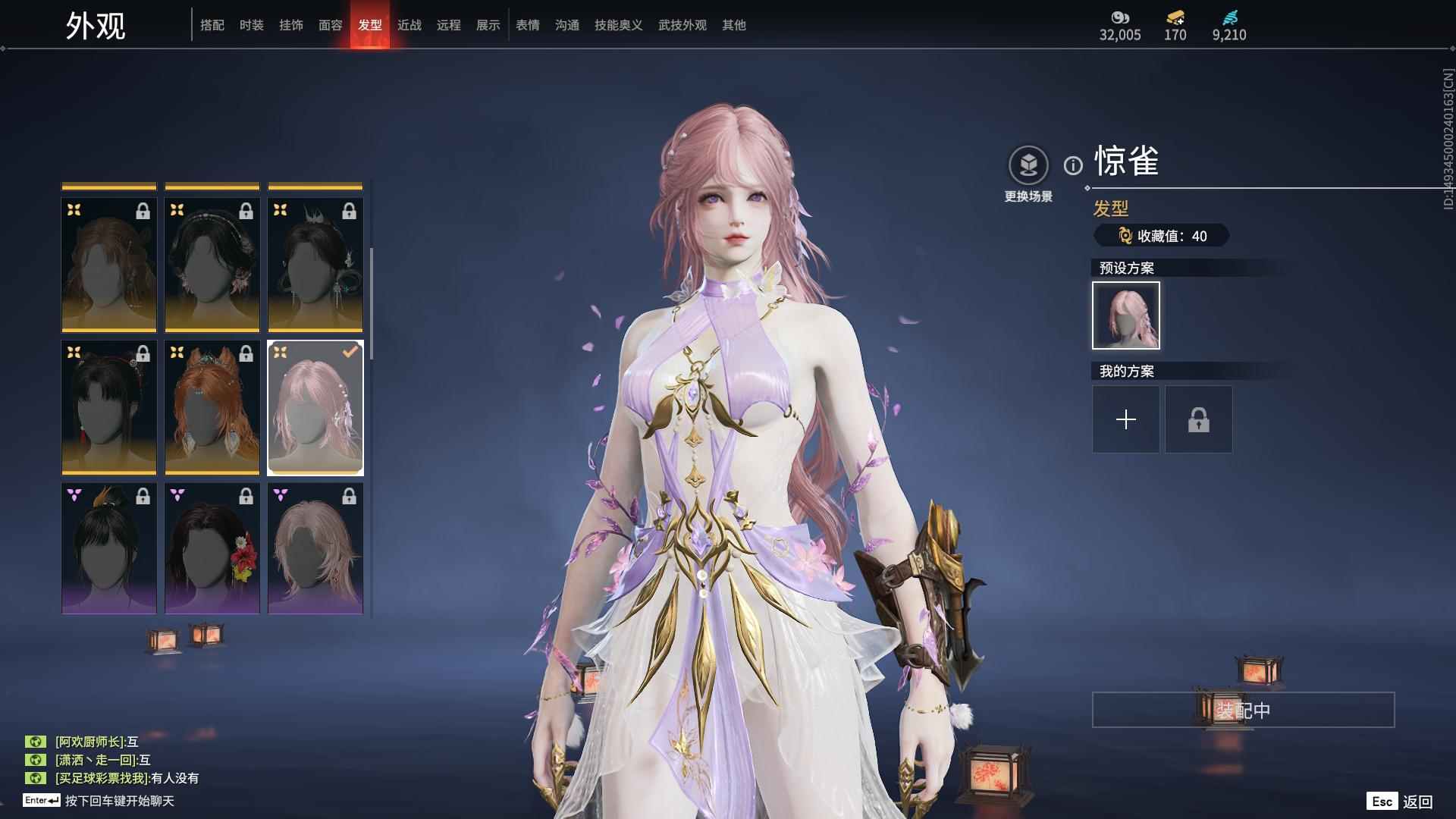Open the 时装 tab
The height and width of the screenshot is (819, 1456).
252,25
